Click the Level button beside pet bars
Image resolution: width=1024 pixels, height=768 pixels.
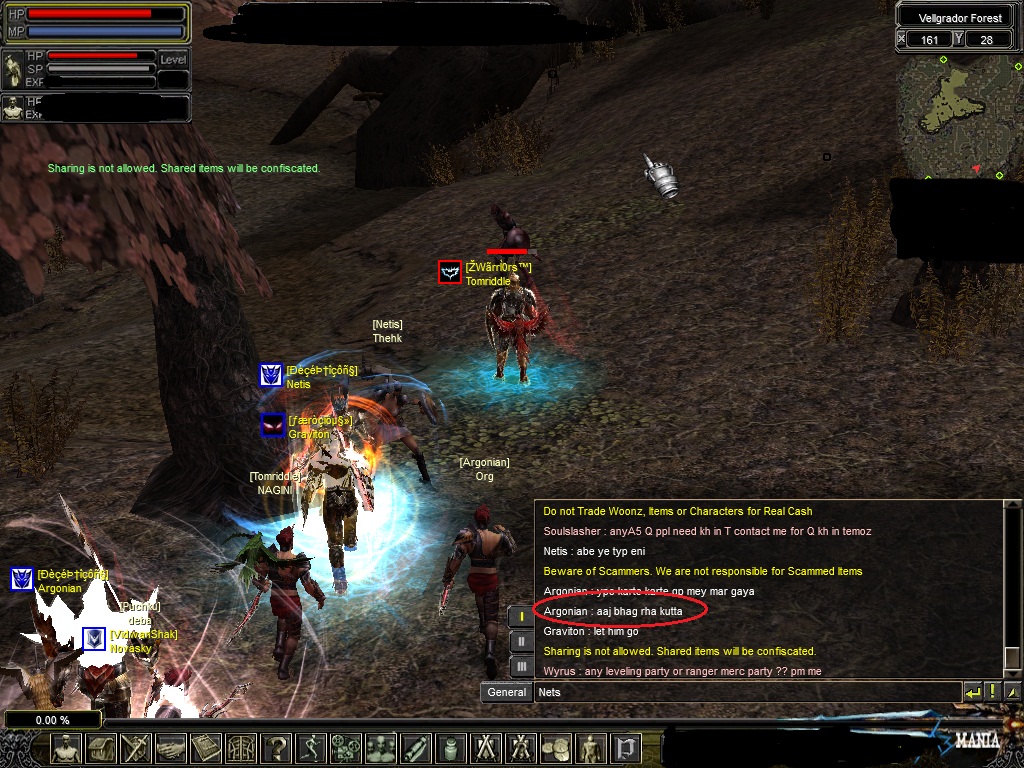pos(173,60)
